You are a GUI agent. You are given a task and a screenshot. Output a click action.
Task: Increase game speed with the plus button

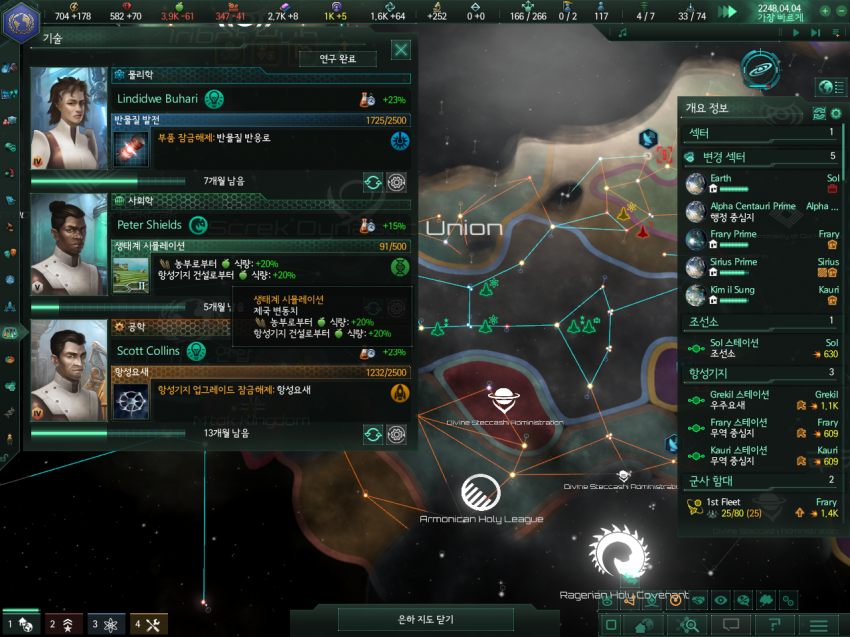[x=824, y=11]
